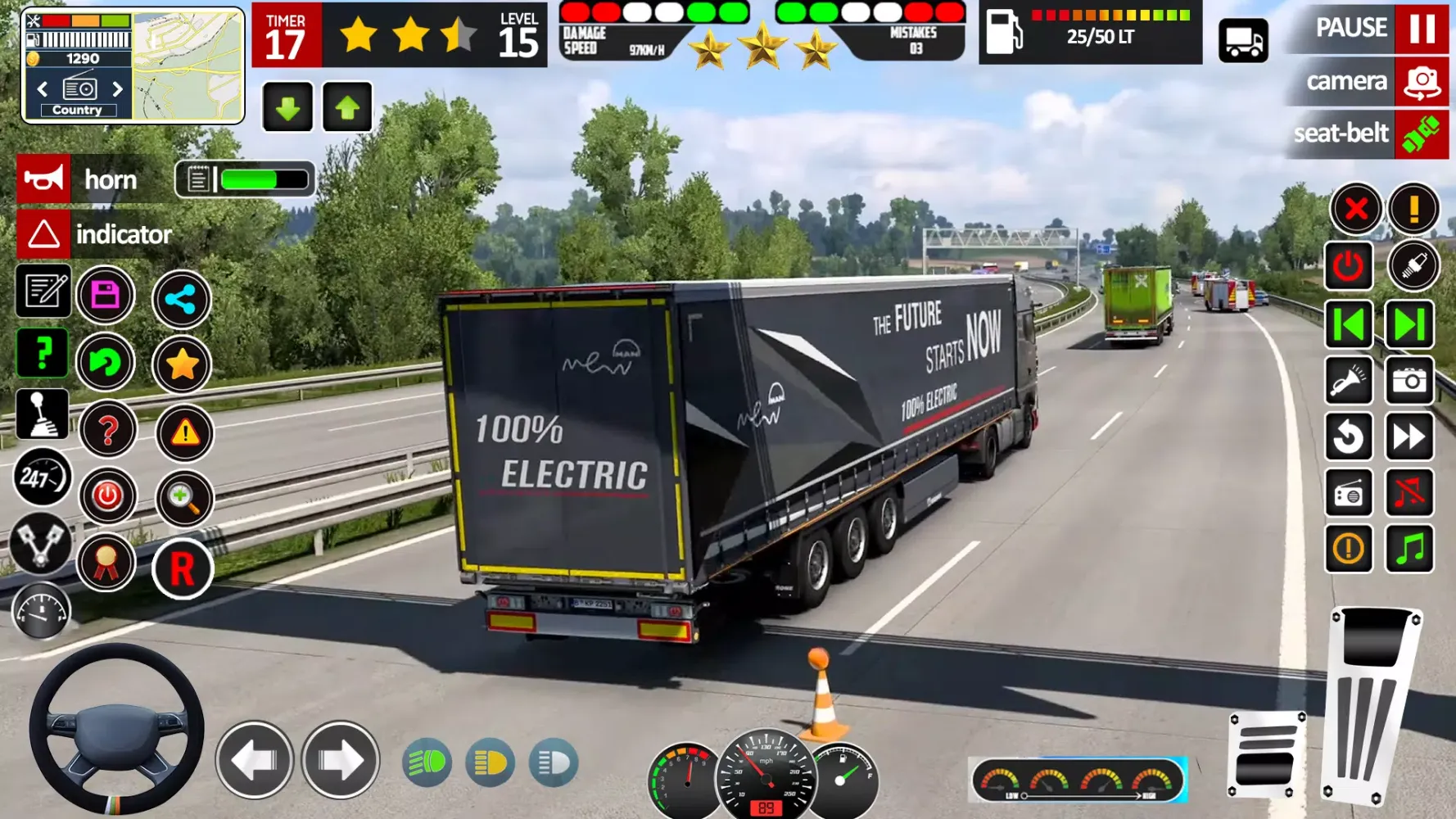Tap the green down arrow button

coord(287,107)
